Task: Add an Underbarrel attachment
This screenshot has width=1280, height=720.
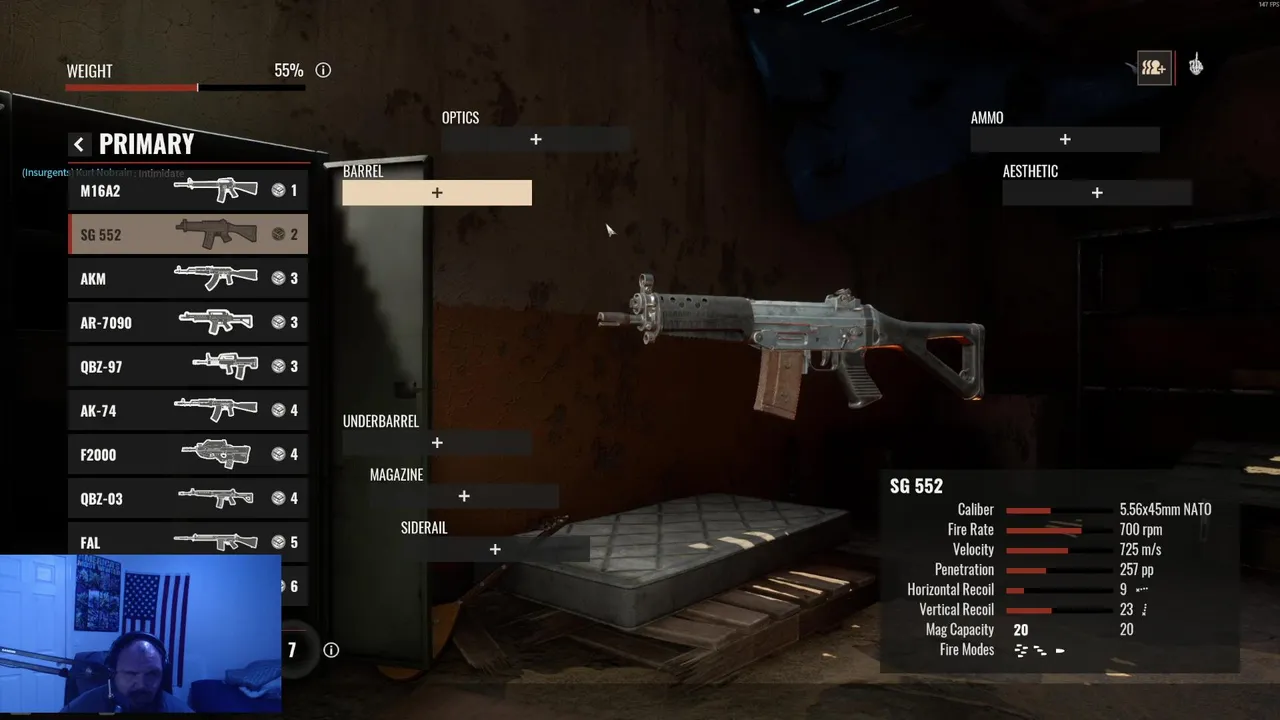Action: pos(437,443)
